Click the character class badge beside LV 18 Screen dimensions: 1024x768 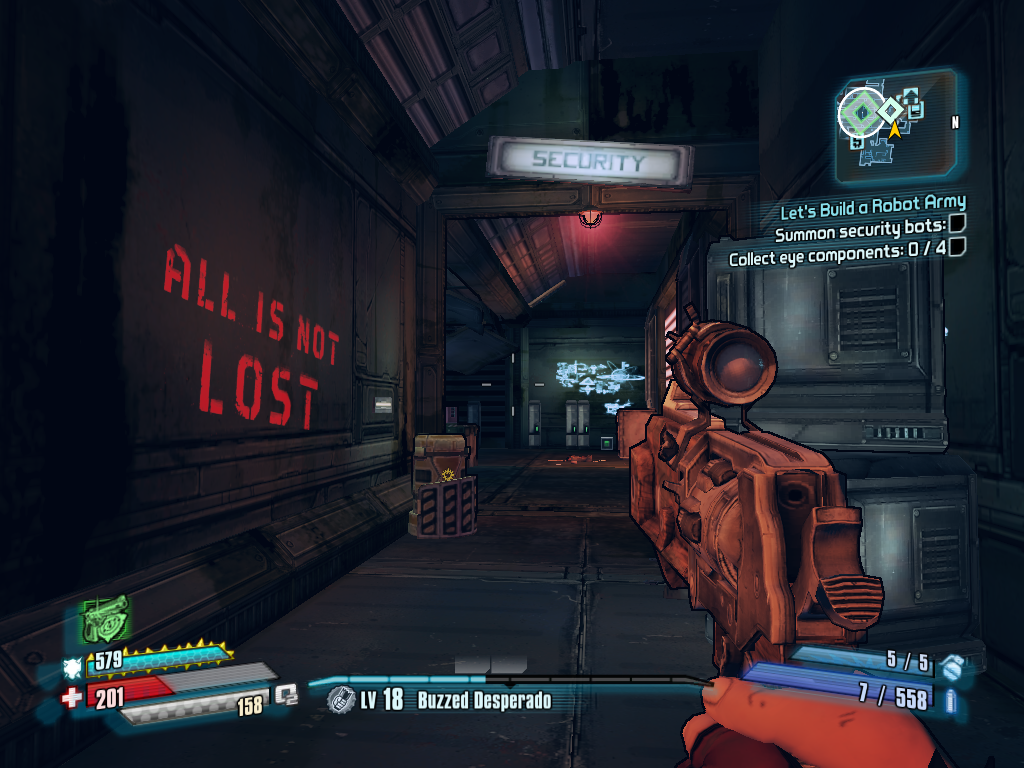click(342, 699)
